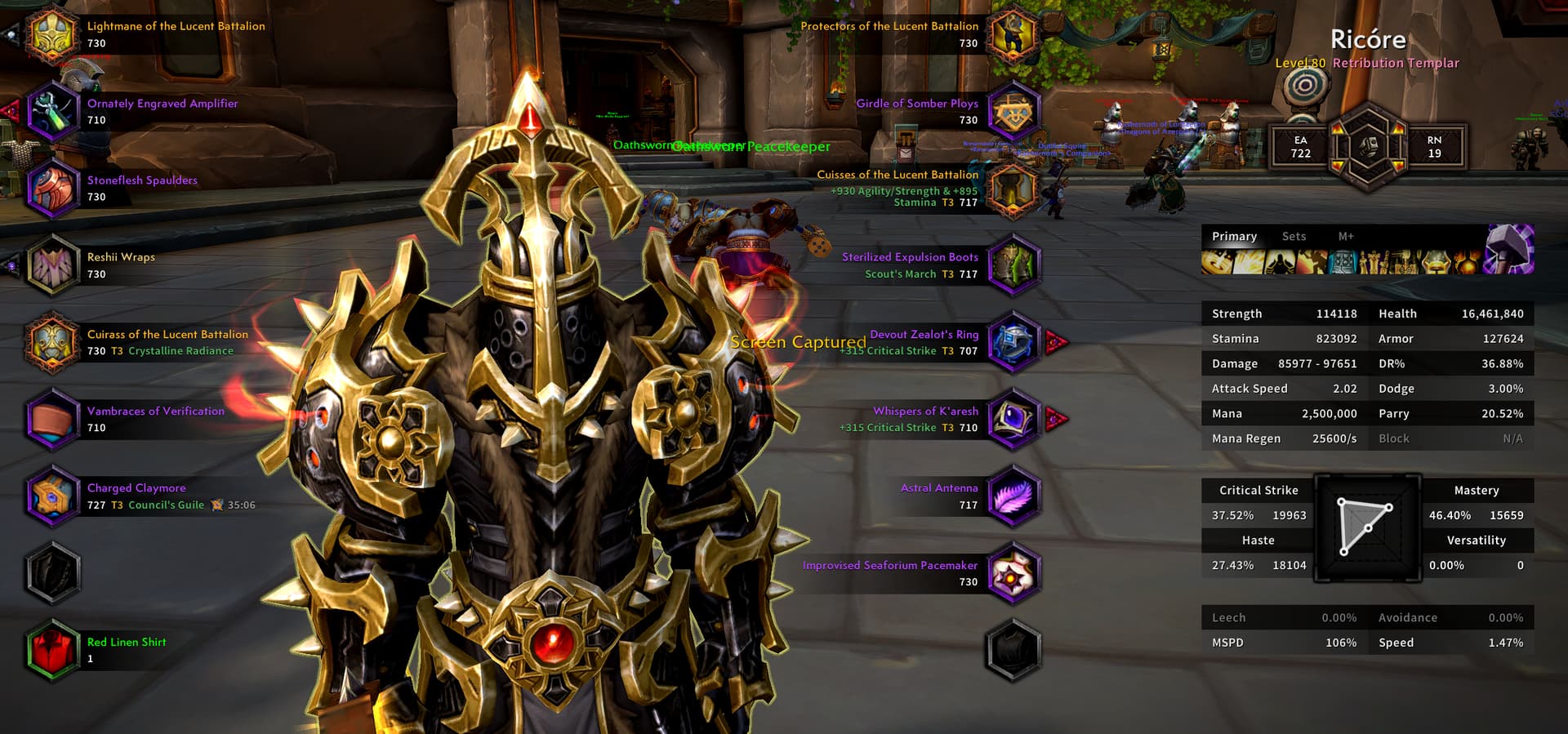Open the Cuirass of the Lucent Battalion slot

point(52,342)
